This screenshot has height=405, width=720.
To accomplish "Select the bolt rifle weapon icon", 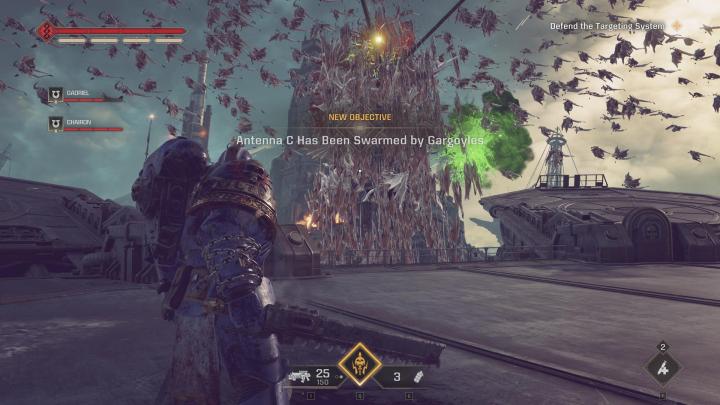I will pyautogui.click(x=298, y=377).
